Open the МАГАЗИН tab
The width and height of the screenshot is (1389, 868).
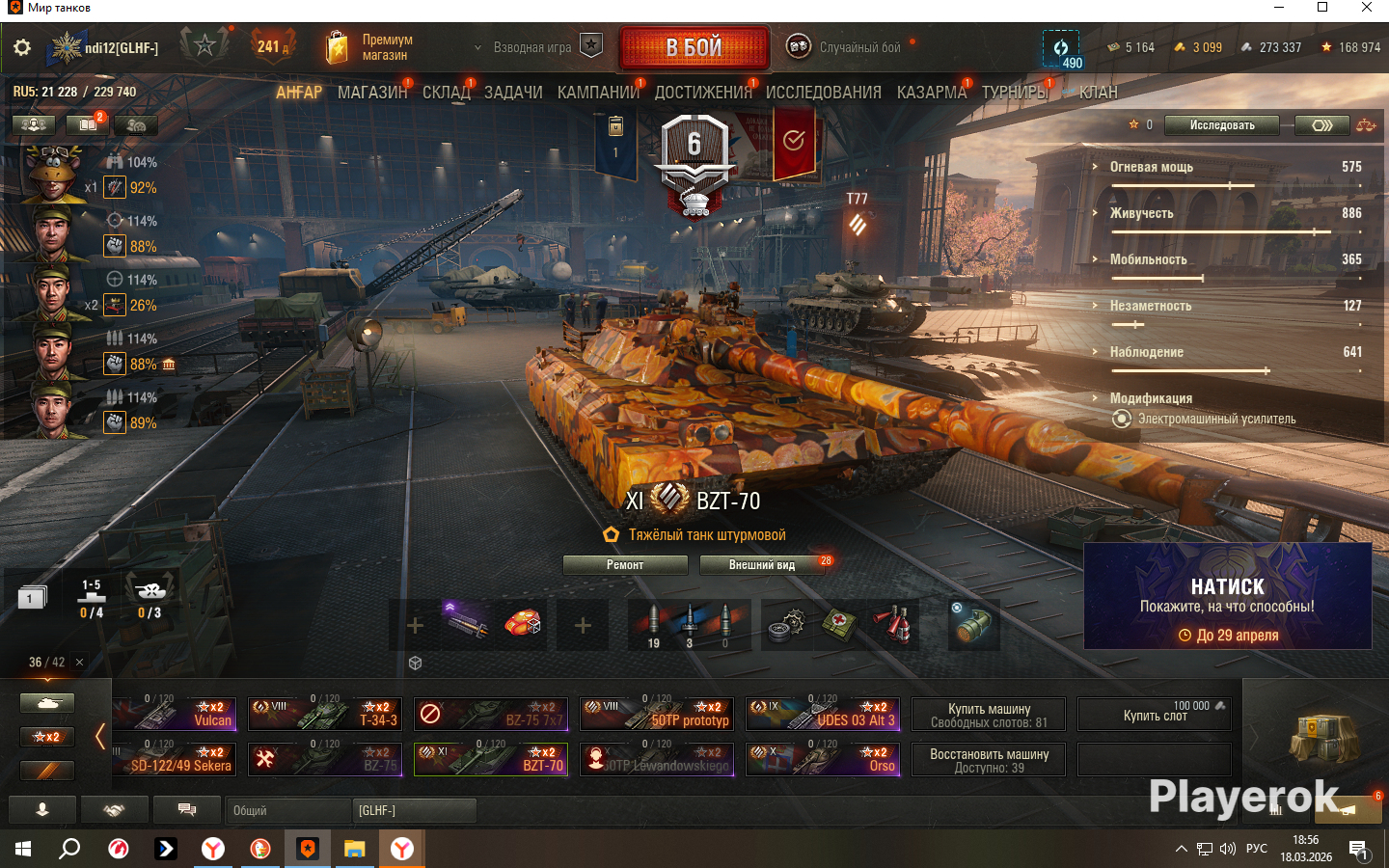(x=371, y=93)
